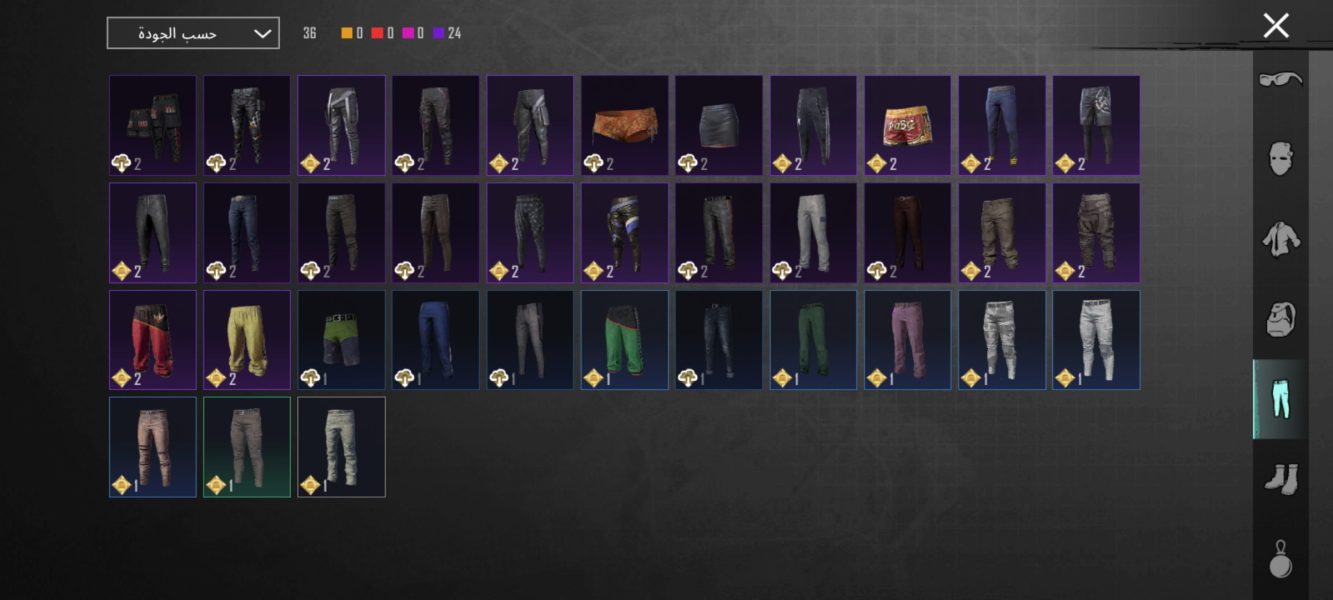1333x600 pixels.
Task: Select the green track pants with black waist
Action: [624, 340]
